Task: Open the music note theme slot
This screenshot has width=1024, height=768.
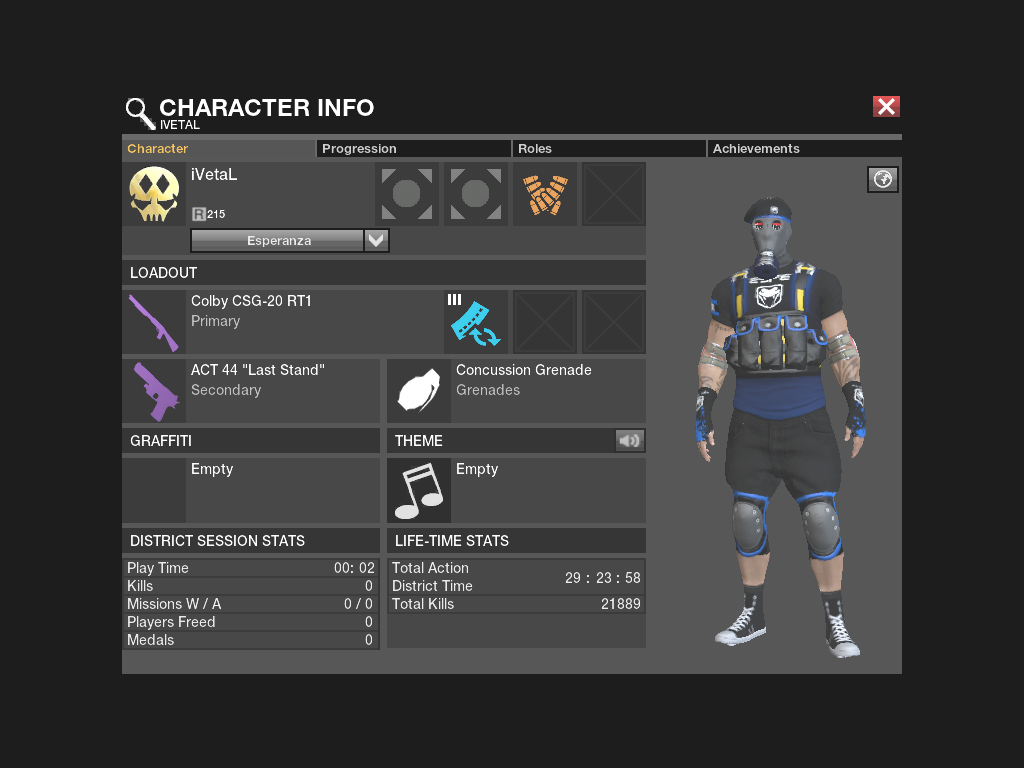Action: click(419, 490)
